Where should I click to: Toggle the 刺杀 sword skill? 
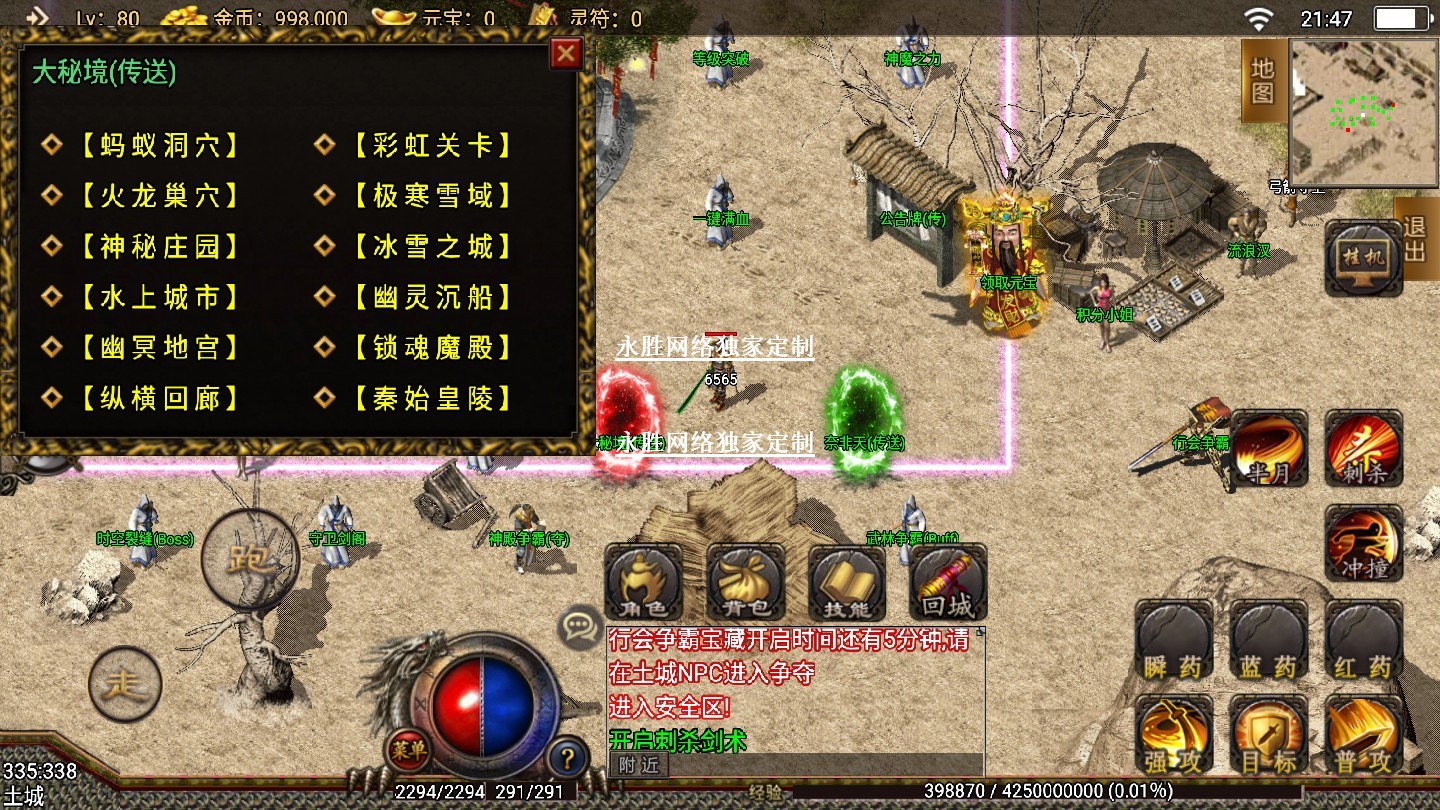1363,449
